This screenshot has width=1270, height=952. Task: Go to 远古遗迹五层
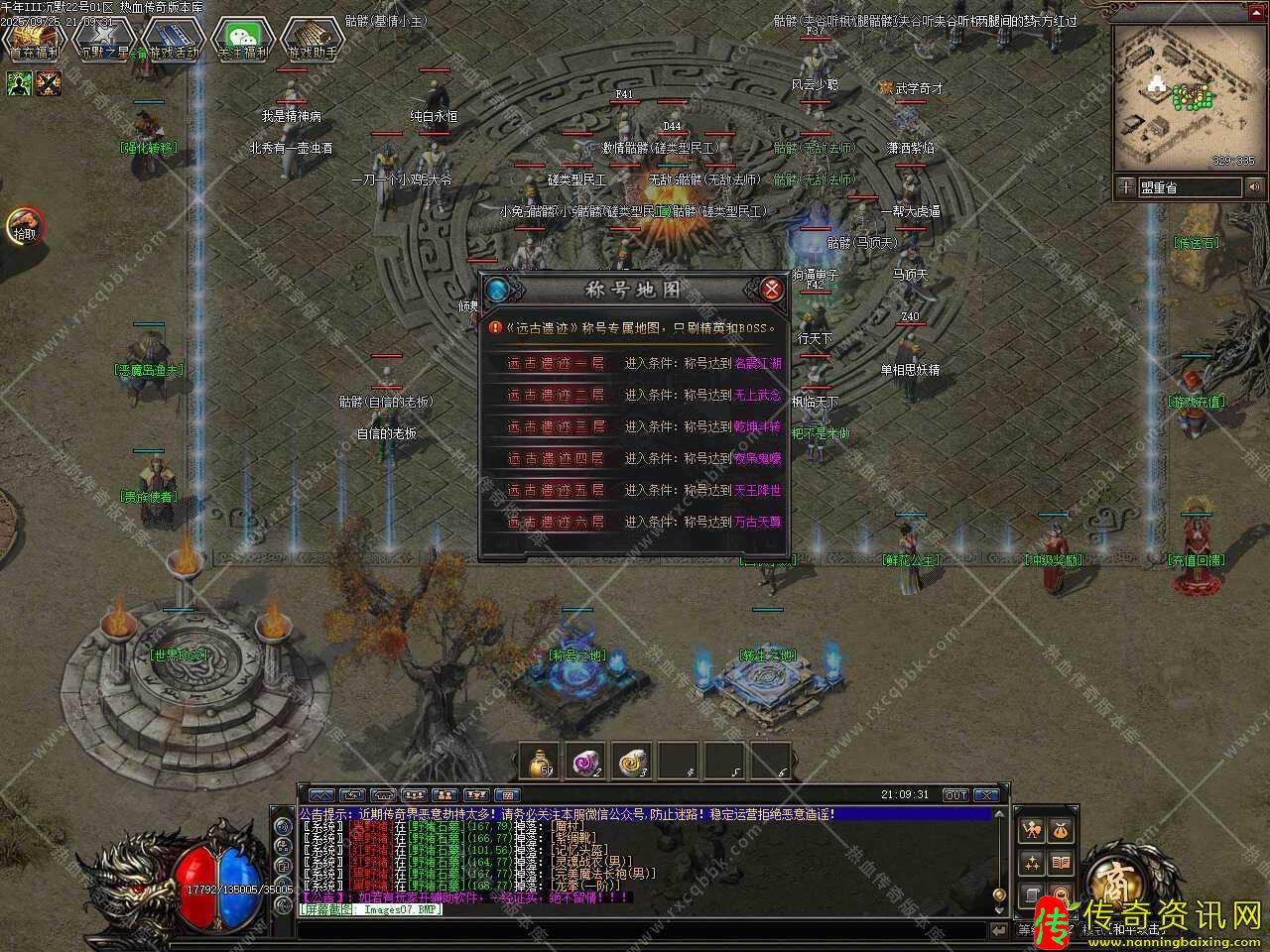click(x=556, y=490)
